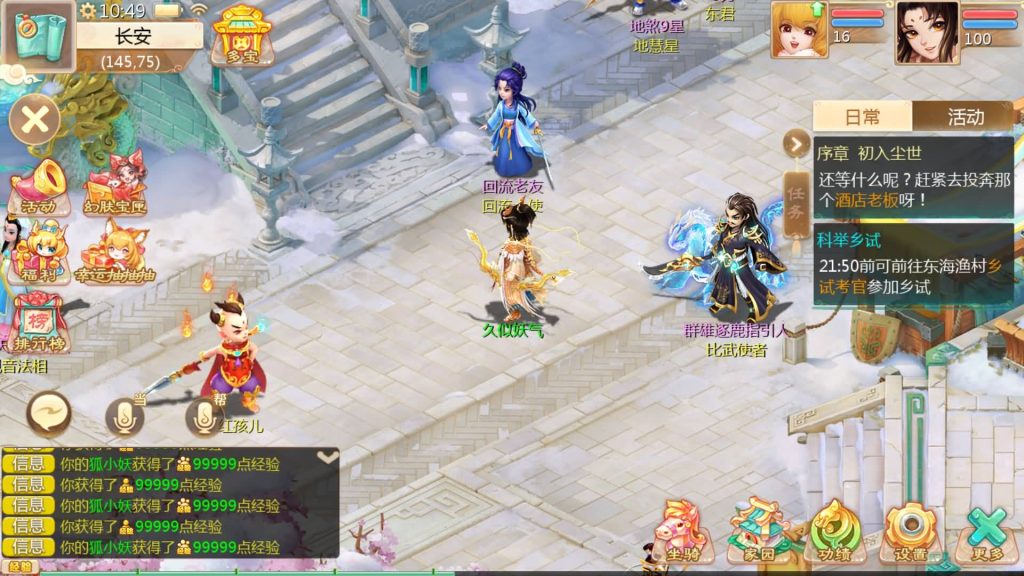The width and height of the screenshot is (1024, 576).
Task: Click the 更多 more button
Action: pos(985,532)
